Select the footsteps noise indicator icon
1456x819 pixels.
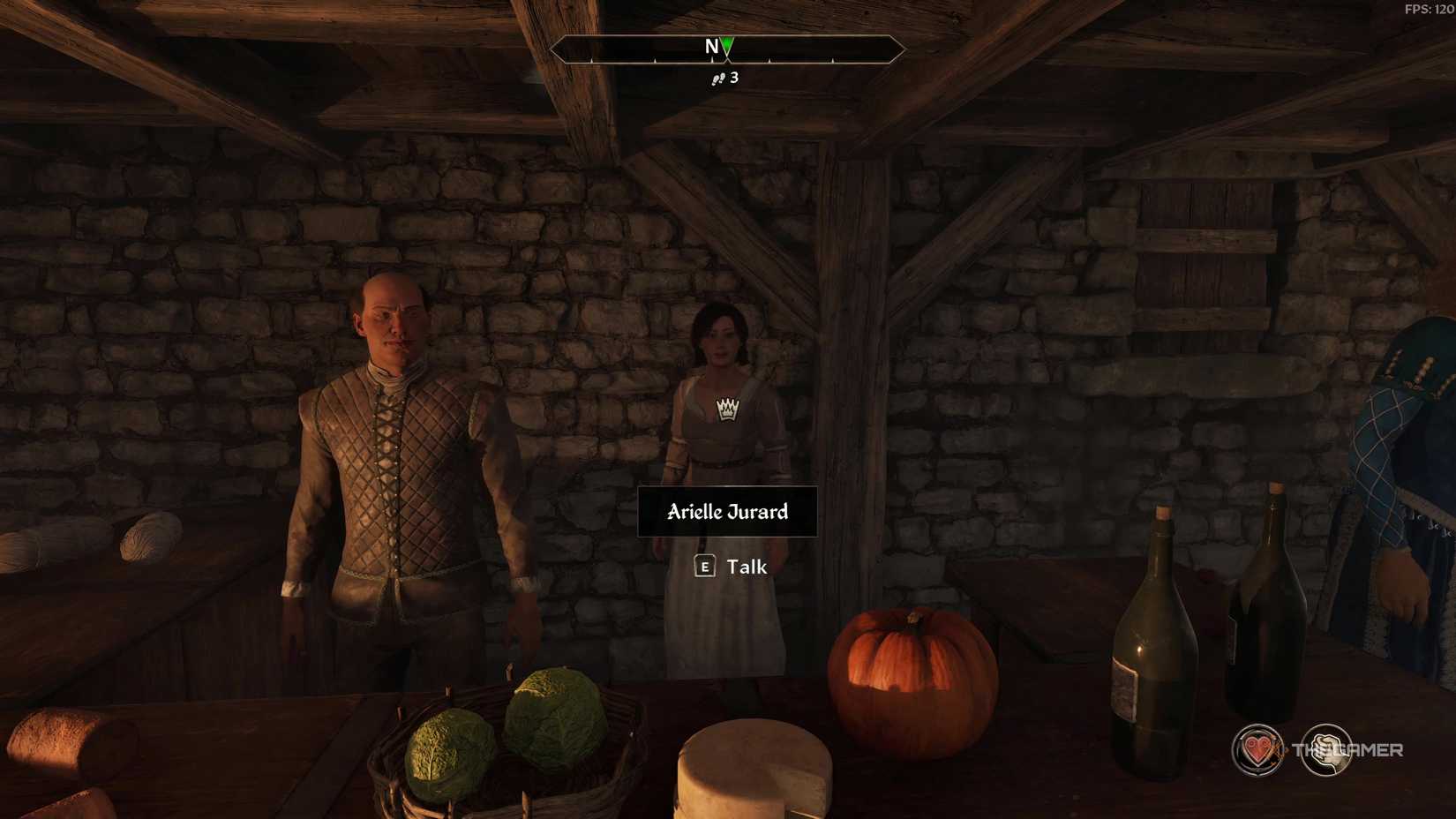click(x=717, y=78)
